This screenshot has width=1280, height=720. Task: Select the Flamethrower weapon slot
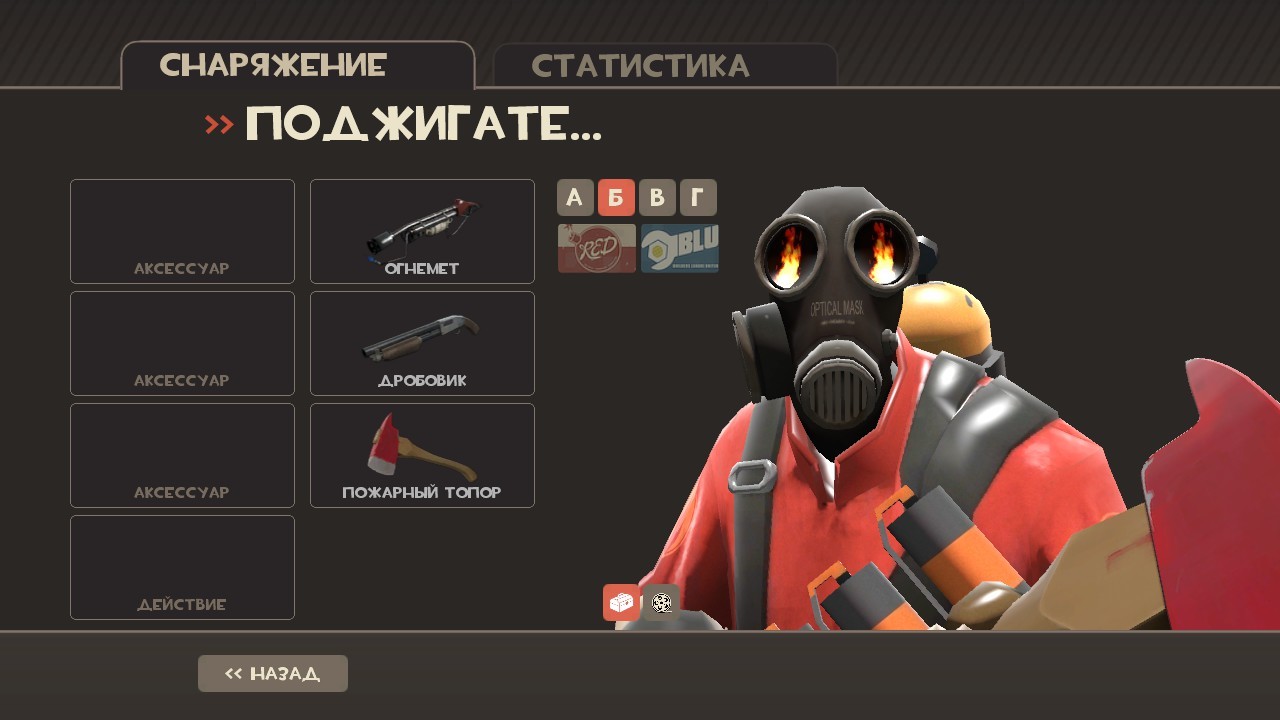pos(421,231)
